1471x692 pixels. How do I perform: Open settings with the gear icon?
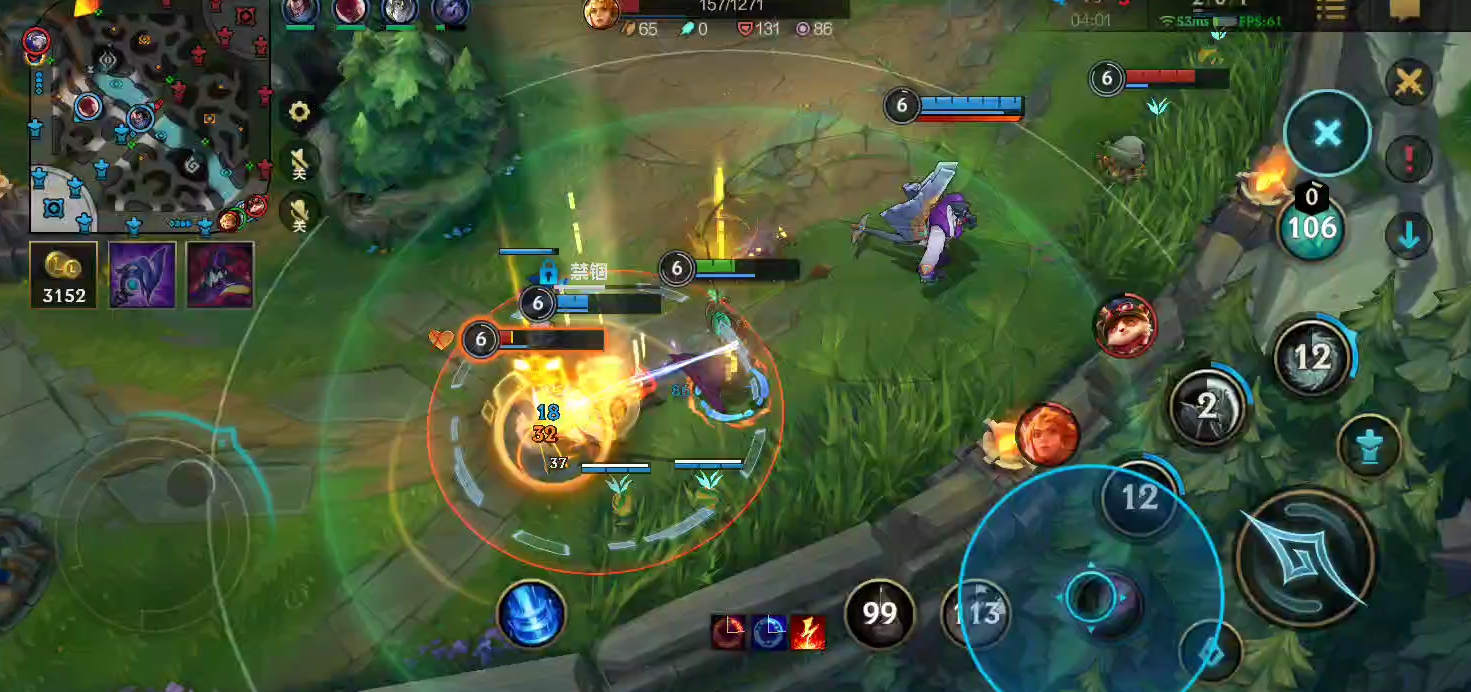click(x=299, y=111)
